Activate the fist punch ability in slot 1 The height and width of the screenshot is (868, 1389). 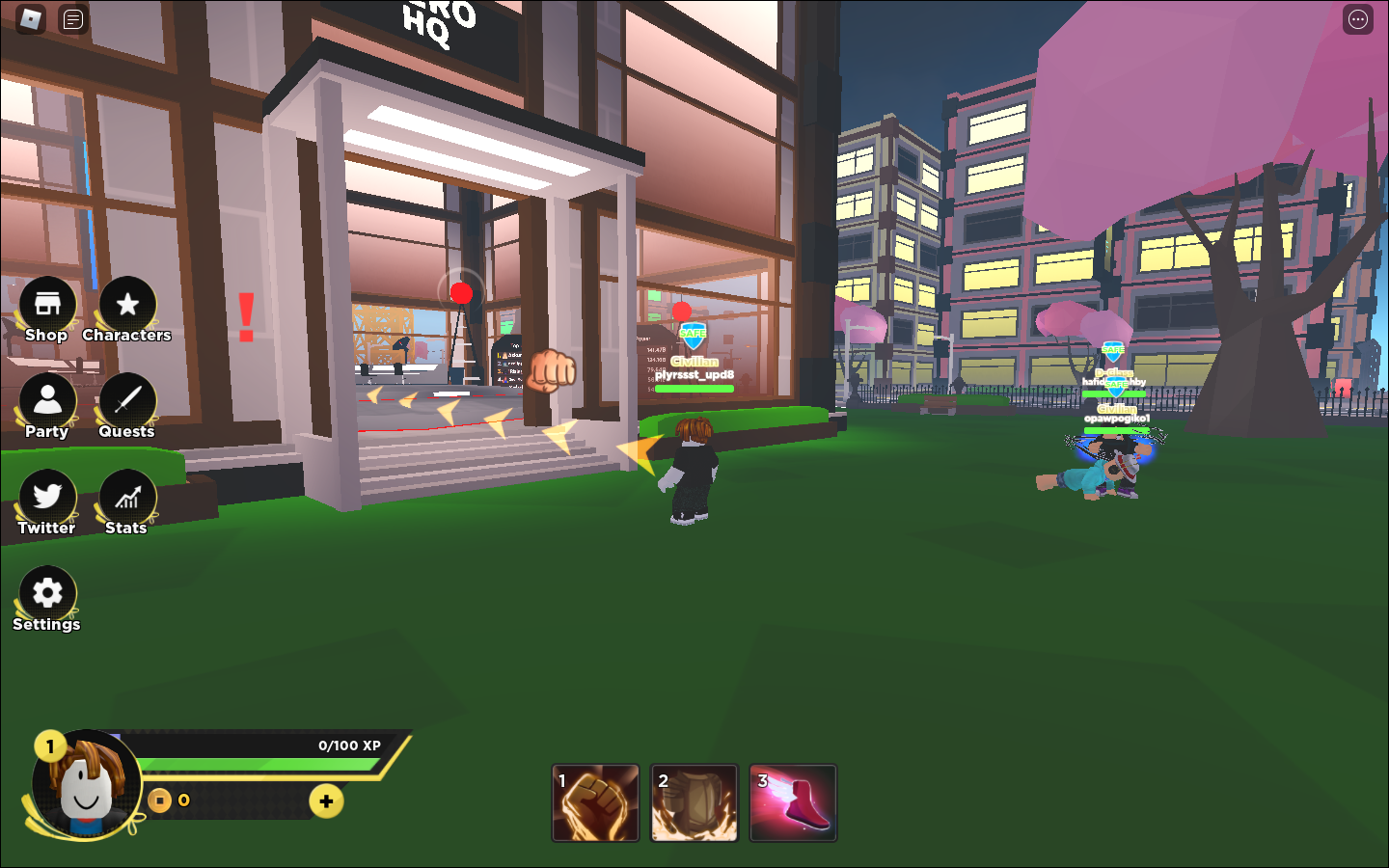point(595,802)
